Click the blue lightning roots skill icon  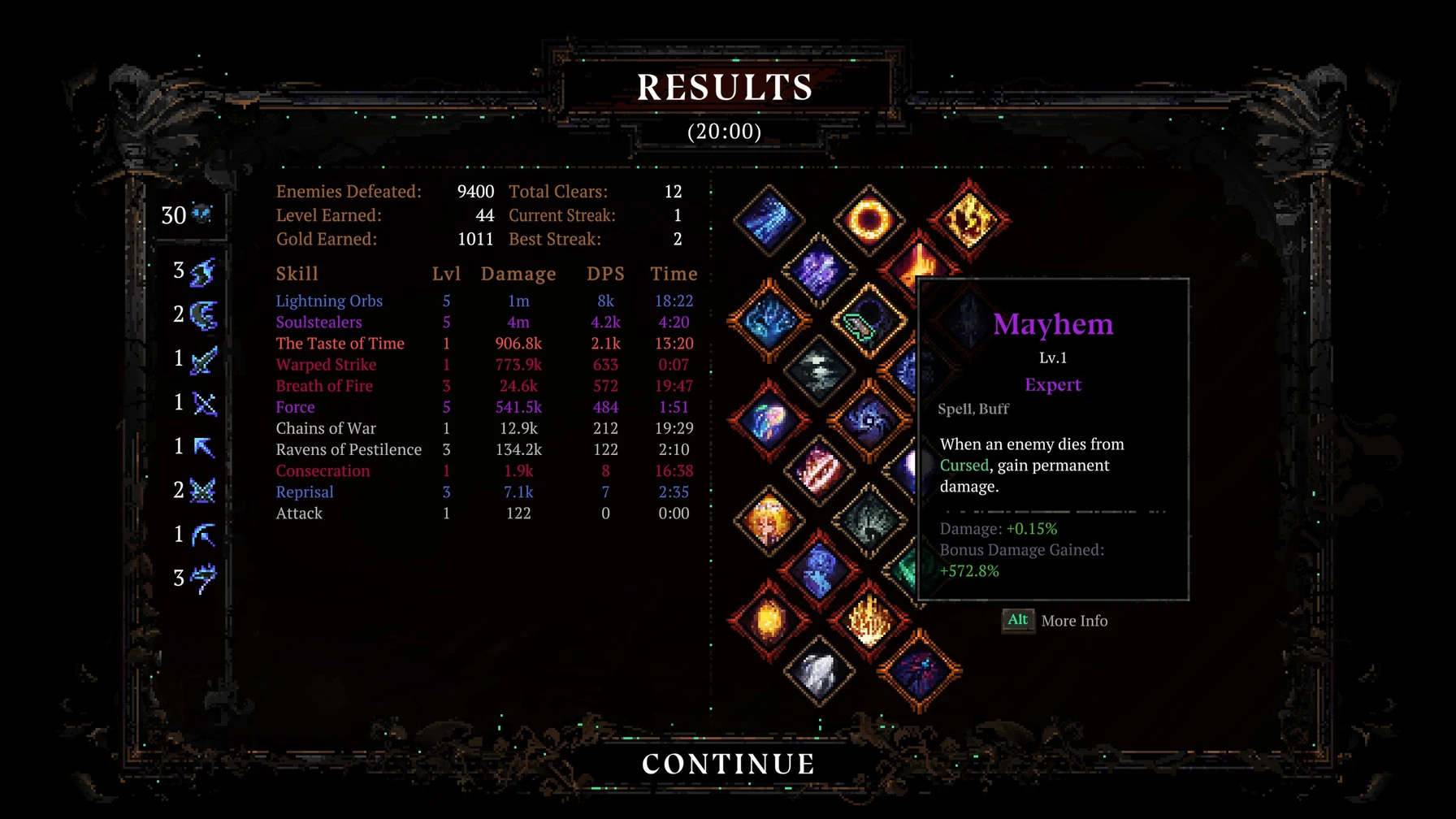click(x=769, y=320)
